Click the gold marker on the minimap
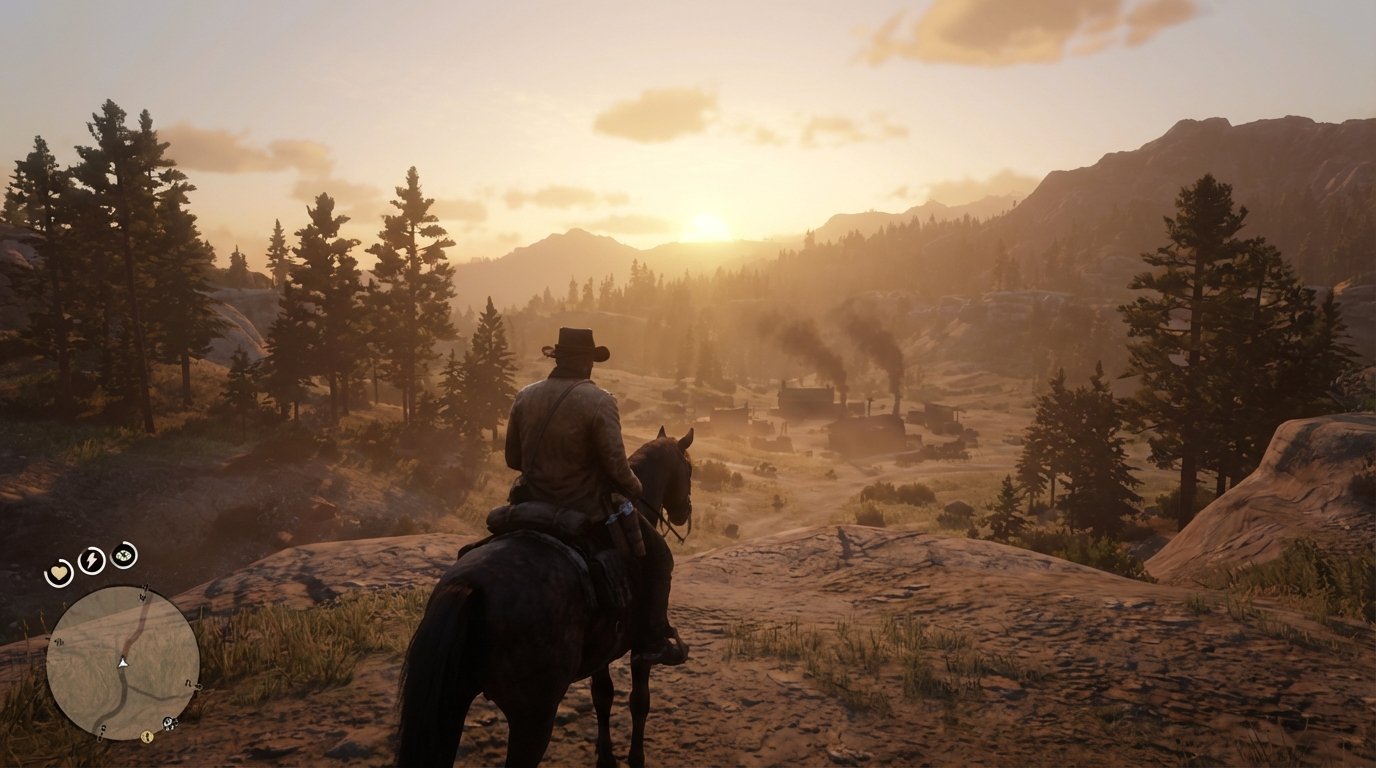Screen dimensions: 1376x768 (x=146, y=736)
